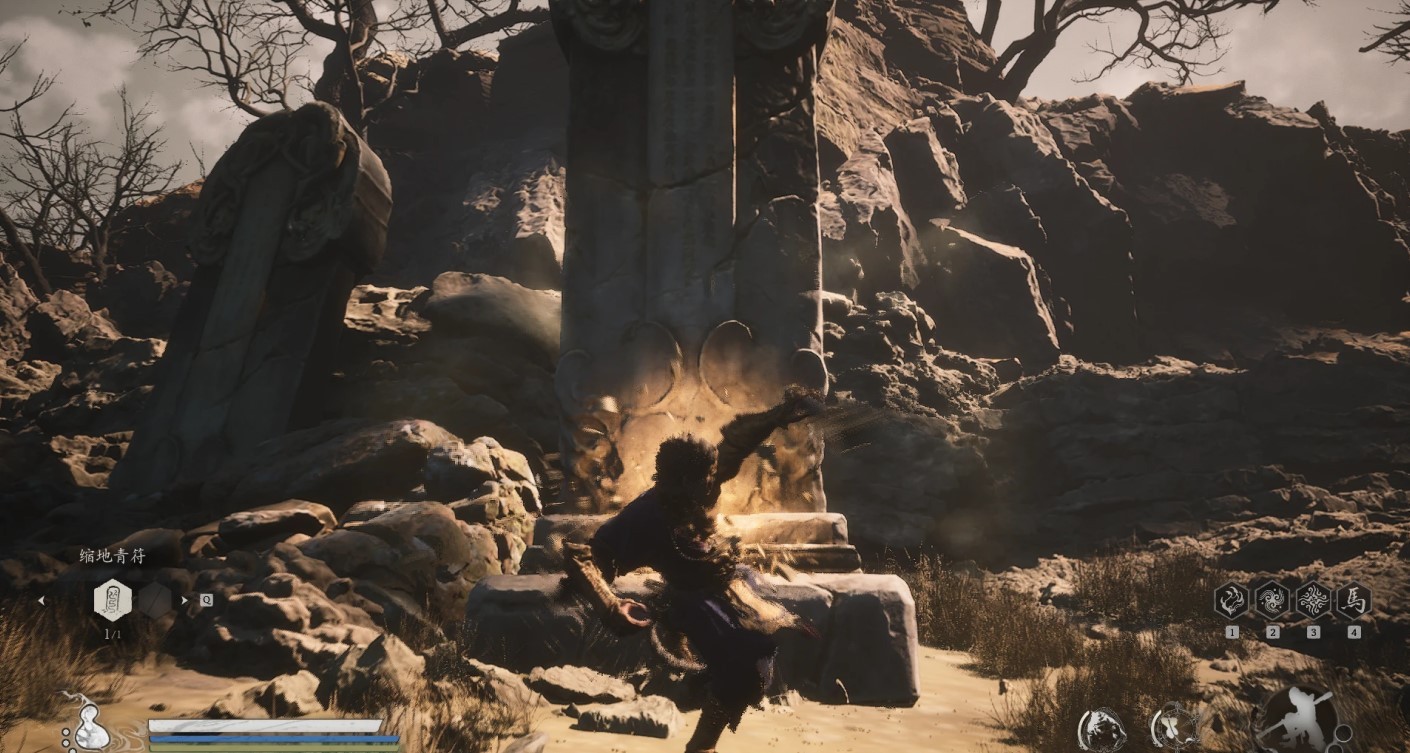Screen dimensions: 1410x753
Task: Select the talisman item in the quick slot
Action: (112, 600)
